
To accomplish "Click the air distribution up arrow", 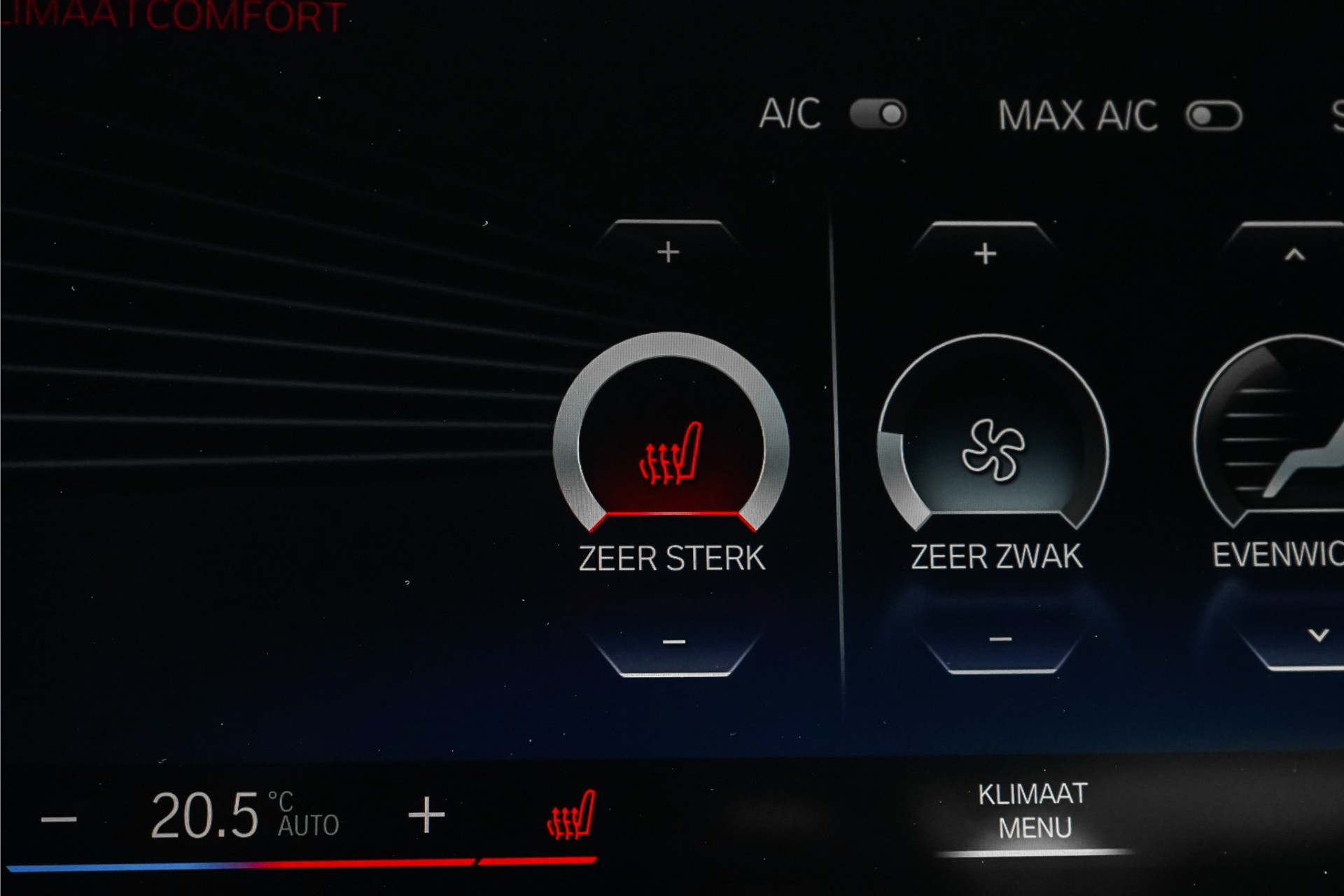I will pos(1294,255).
